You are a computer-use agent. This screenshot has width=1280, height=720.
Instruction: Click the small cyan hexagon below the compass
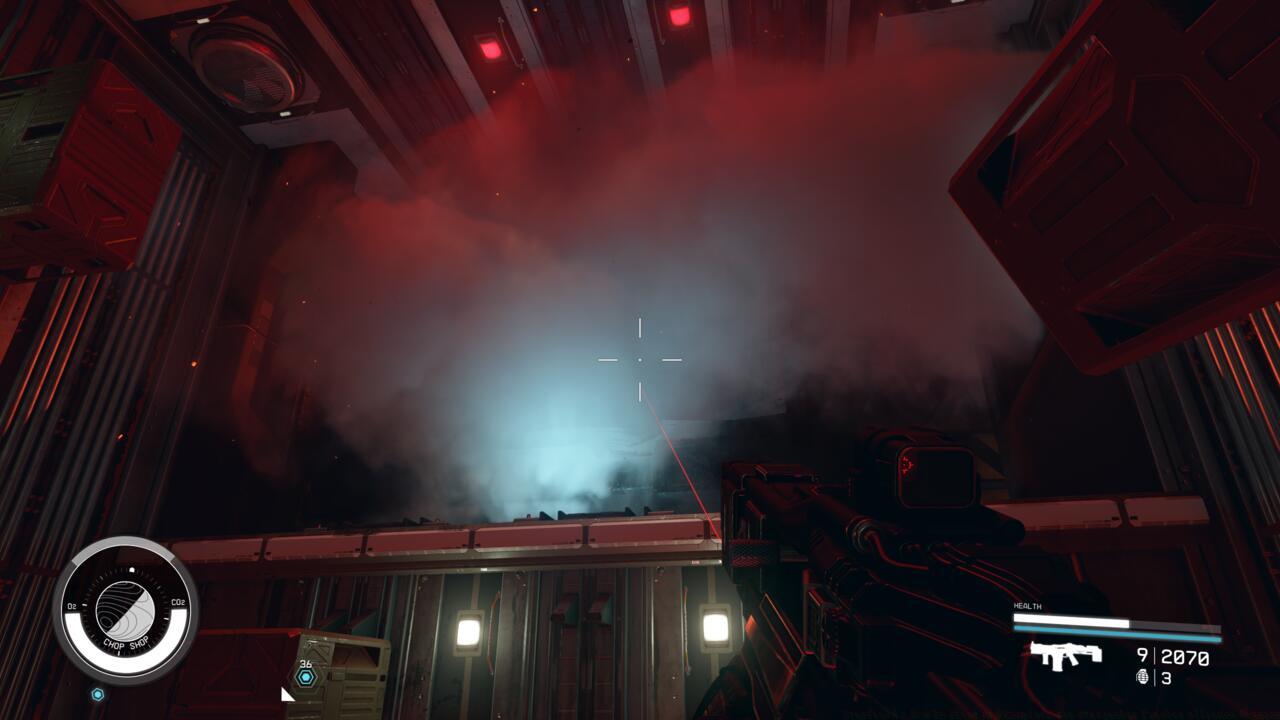(97, 694)
